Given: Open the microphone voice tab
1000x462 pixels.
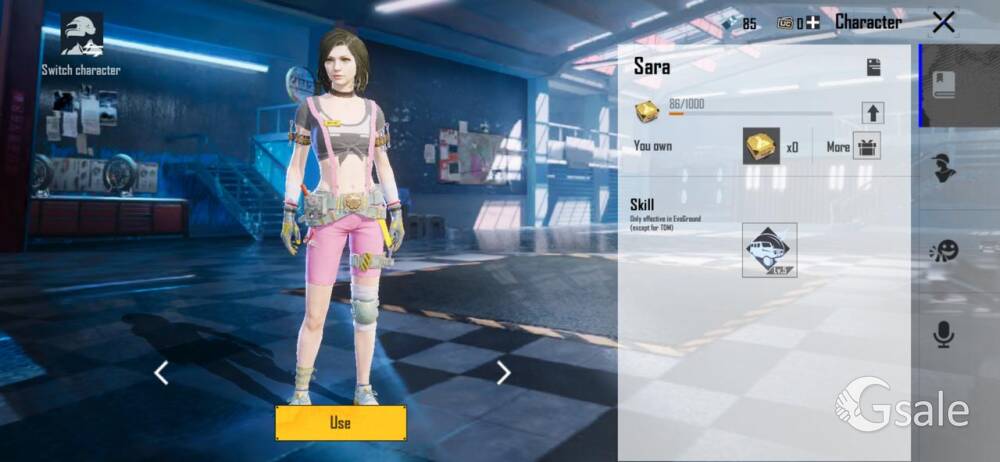Looking at the screenshot, I should point(943,335).
